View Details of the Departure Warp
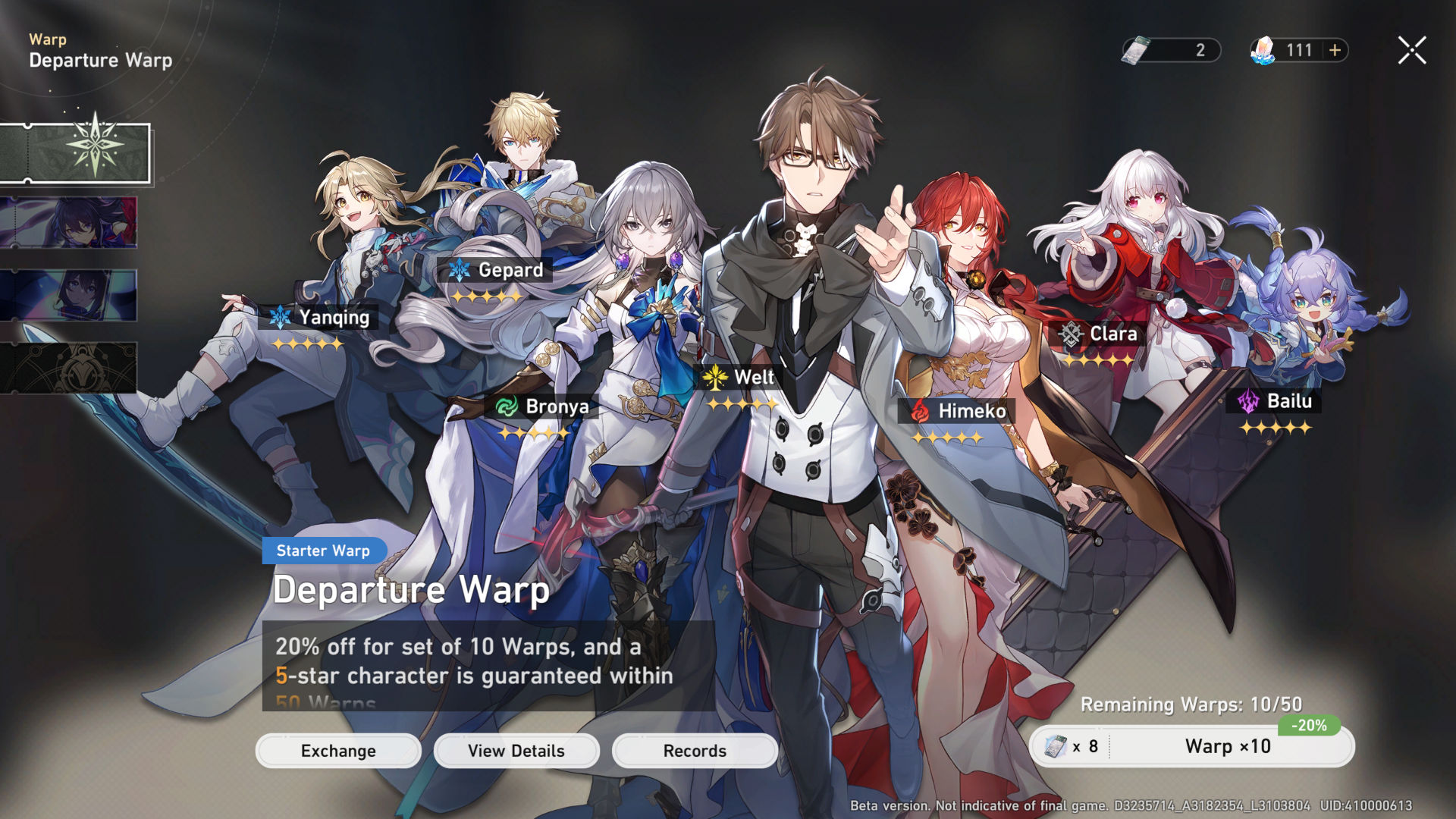1456x819 pixels. (516, 751)
